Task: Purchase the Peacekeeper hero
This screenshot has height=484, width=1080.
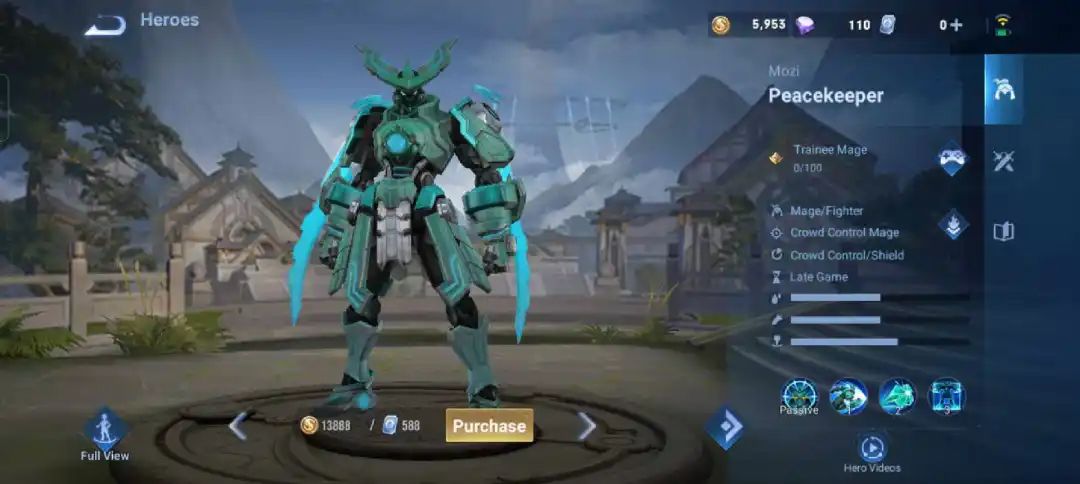Action: pyautogui.click(x=489, y=425)
